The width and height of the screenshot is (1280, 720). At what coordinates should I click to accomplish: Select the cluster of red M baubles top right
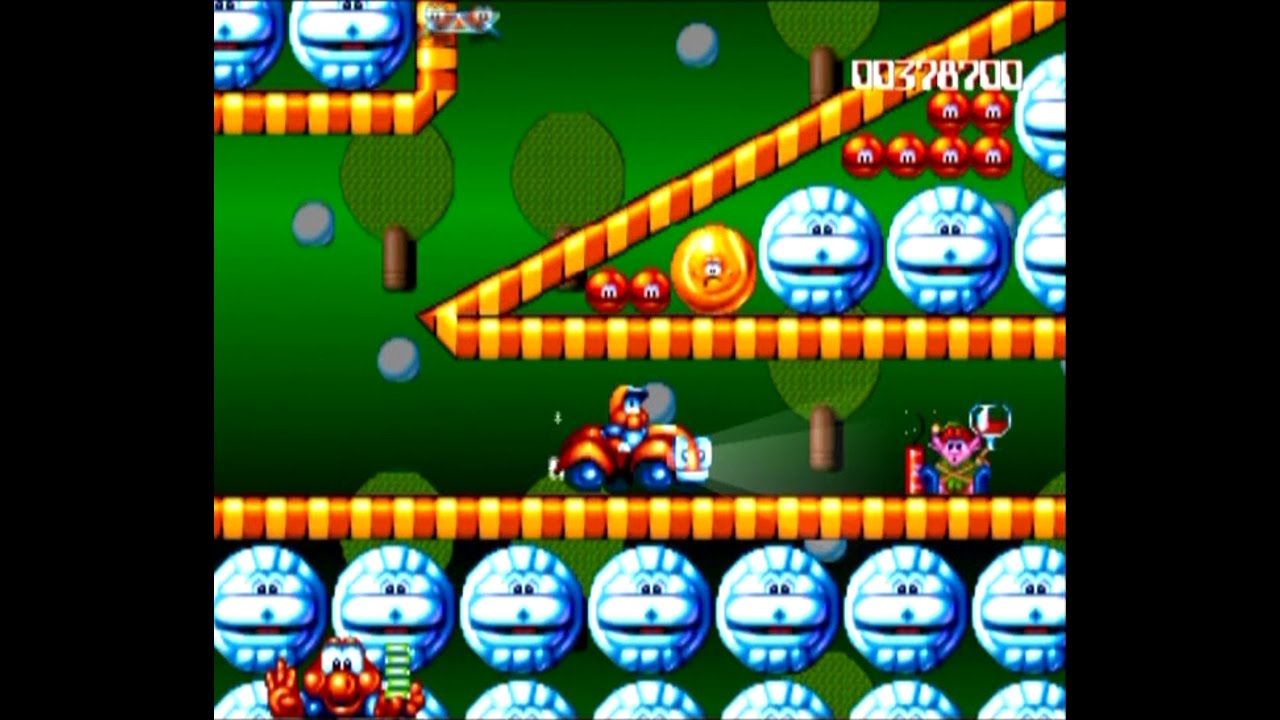pyautogui.click(x=925, y=140)
